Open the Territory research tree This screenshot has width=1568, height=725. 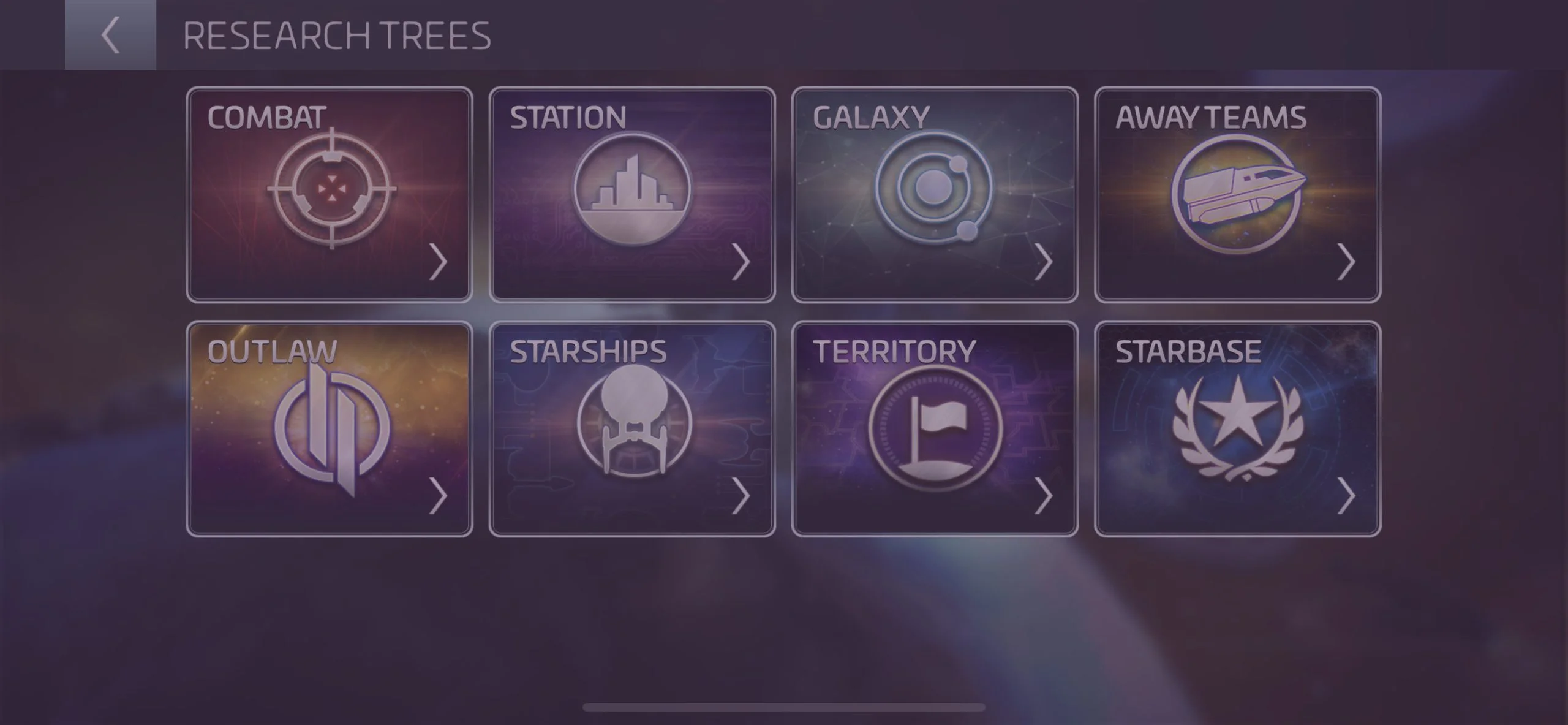tap(935, 429)
